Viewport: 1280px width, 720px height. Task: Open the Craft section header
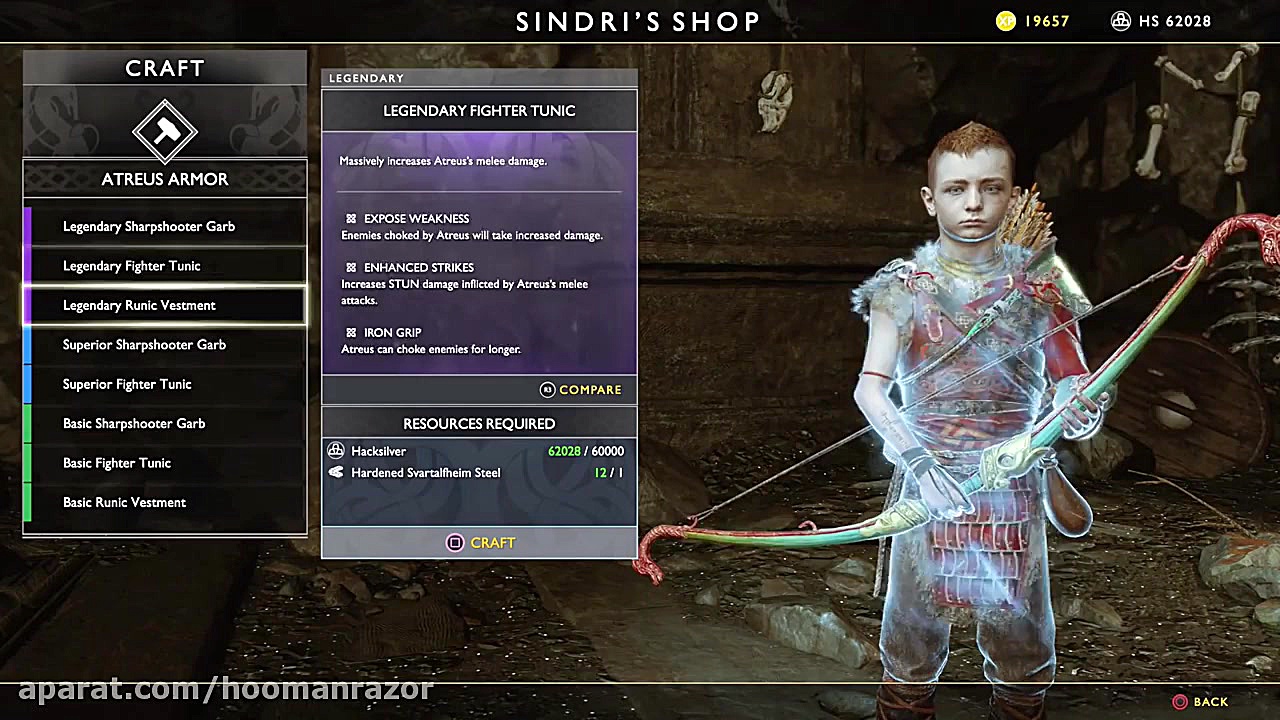pos(164,68)
